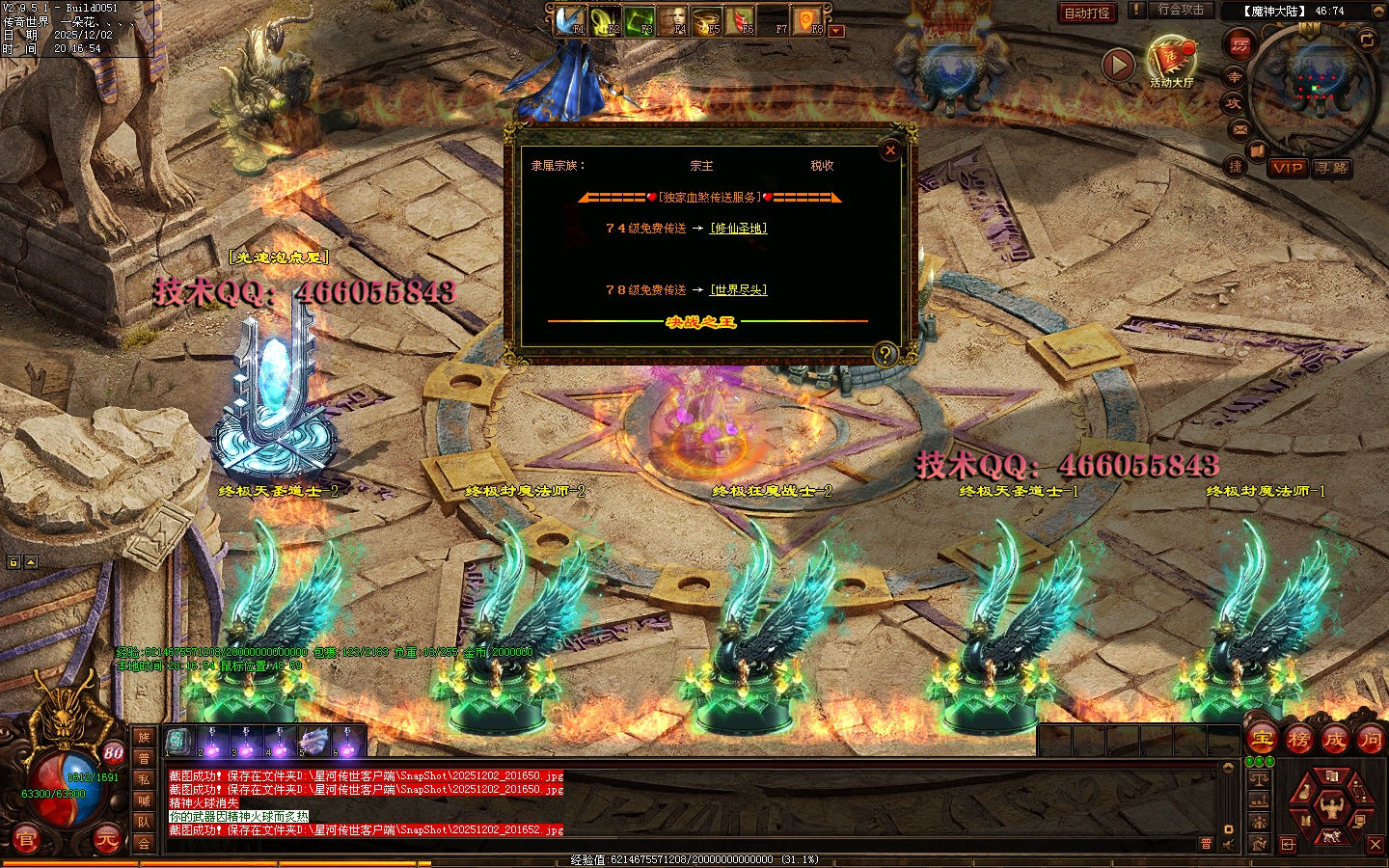Switch to the 私 private chat channel
The image size is (1389, 868).
tap(144, 779)
